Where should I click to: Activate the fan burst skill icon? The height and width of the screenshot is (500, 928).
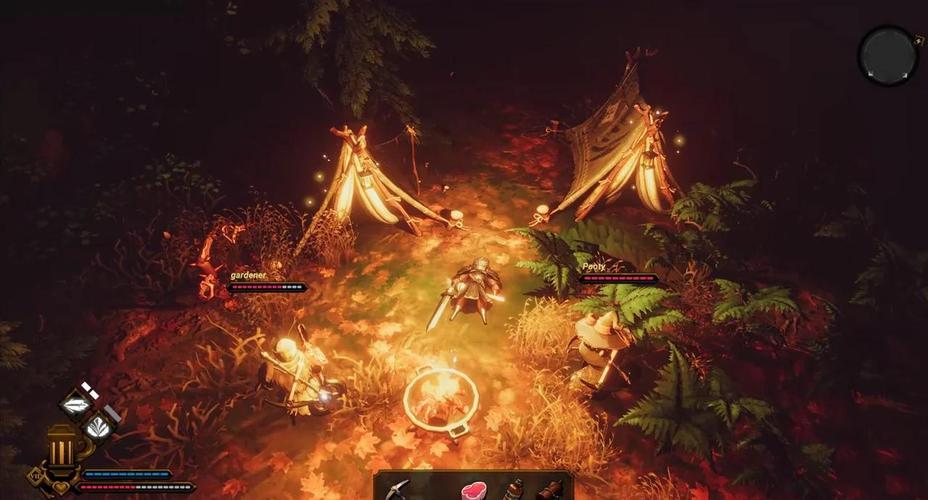click(x=98, y=428)
